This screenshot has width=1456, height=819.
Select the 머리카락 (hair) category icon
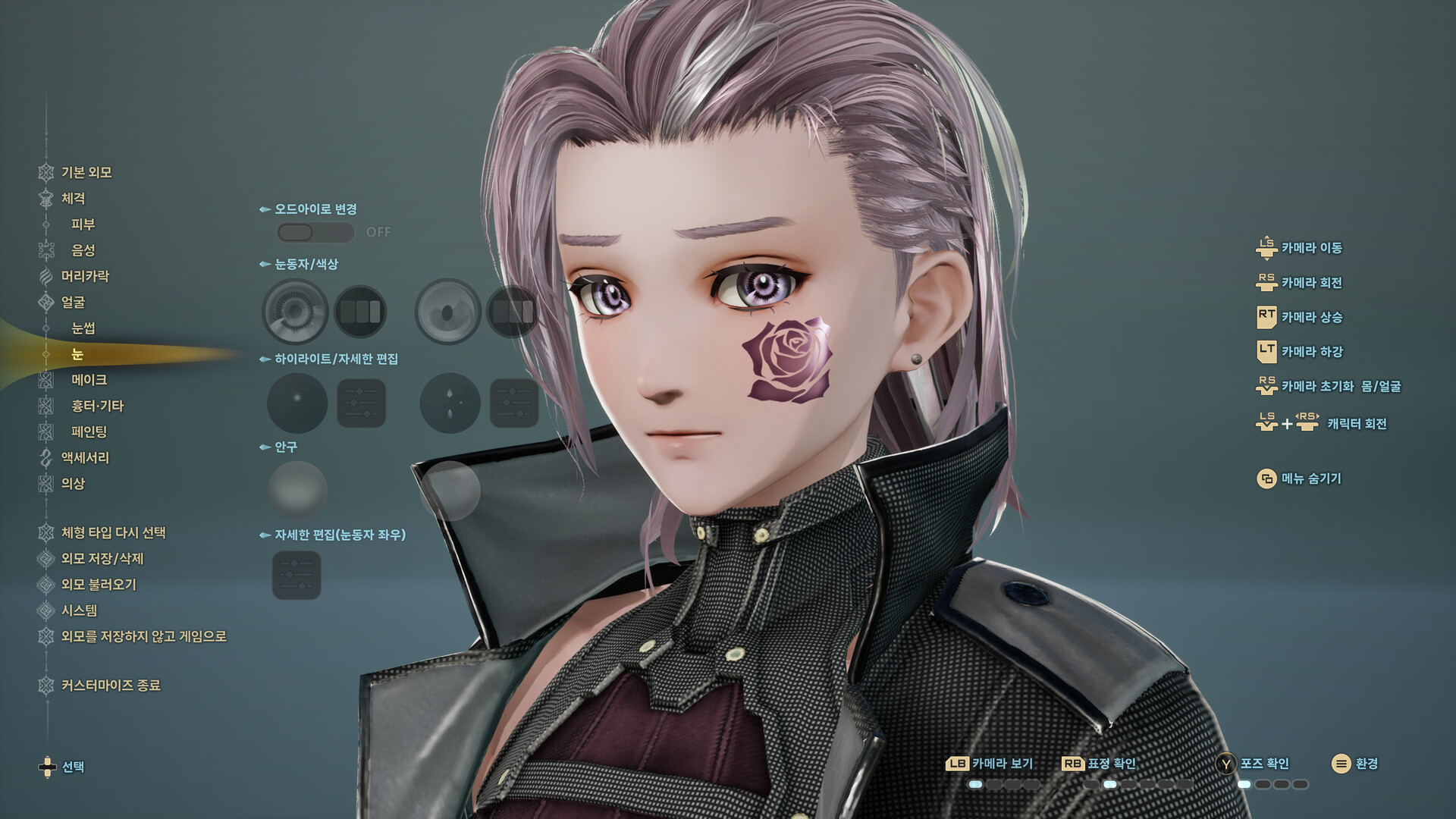click(x=45, y=277)
